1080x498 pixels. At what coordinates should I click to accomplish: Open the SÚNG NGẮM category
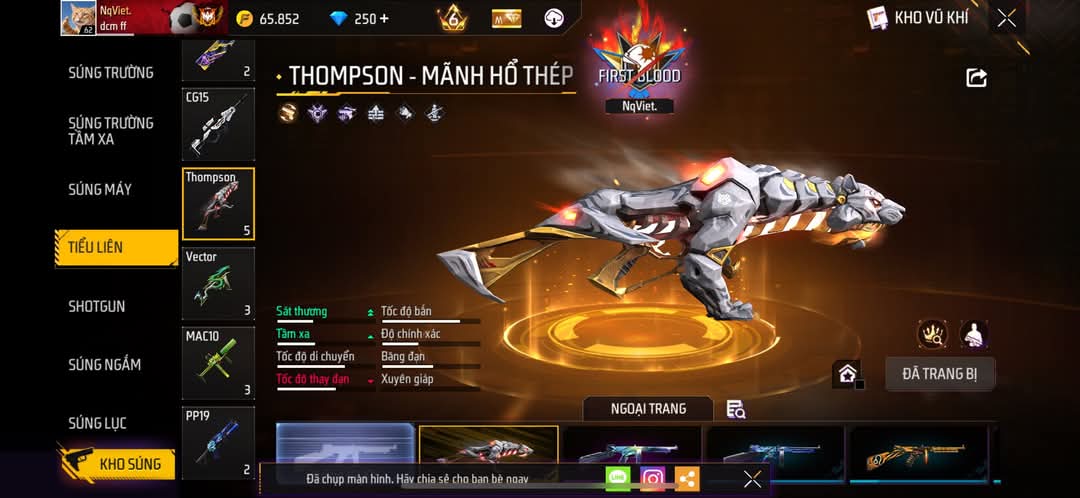pyautogui.click(x=104, y=365)
